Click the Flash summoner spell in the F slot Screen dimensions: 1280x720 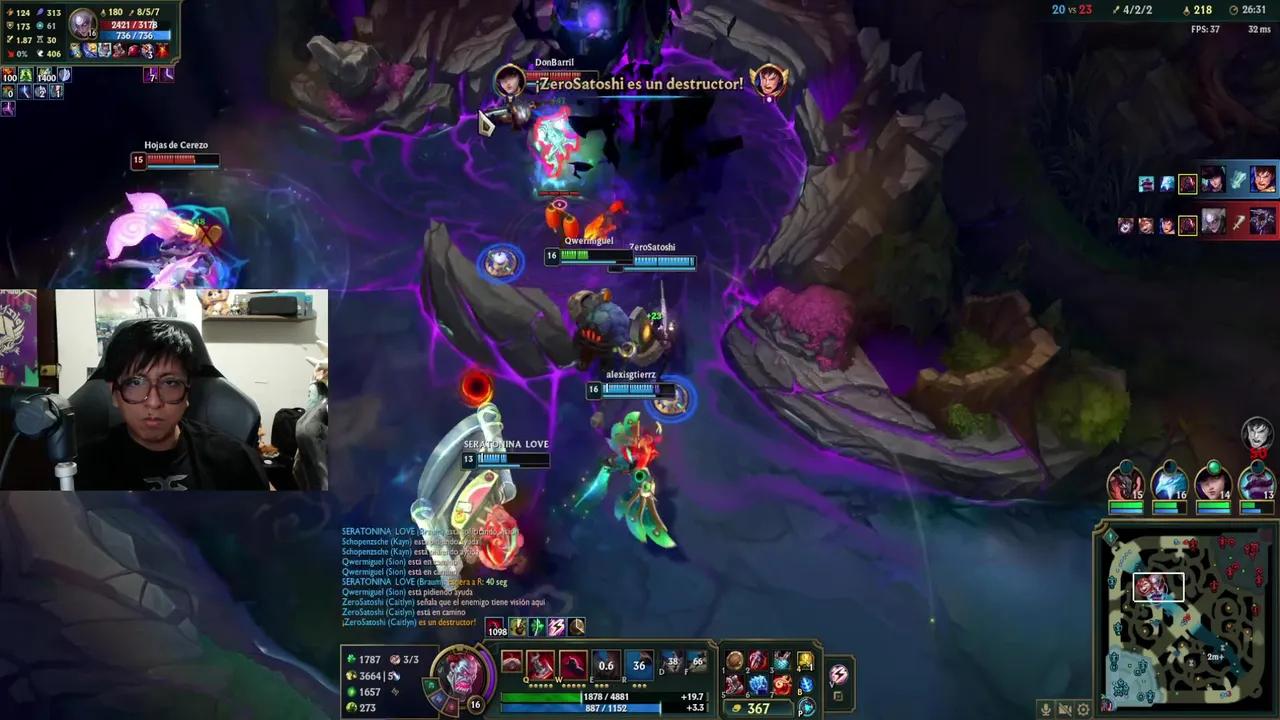(696, 662)
